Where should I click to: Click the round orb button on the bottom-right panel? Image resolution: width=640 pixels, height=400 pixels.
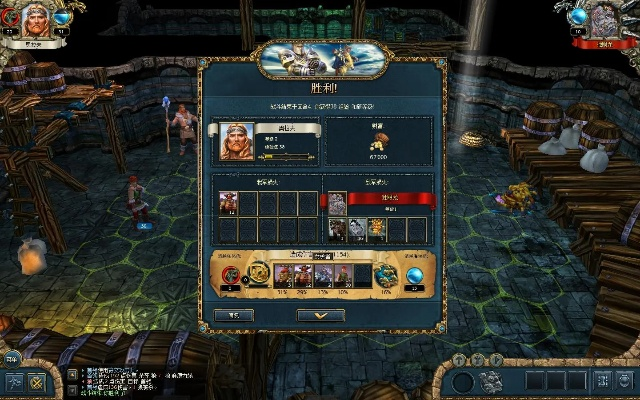point(462,381)
